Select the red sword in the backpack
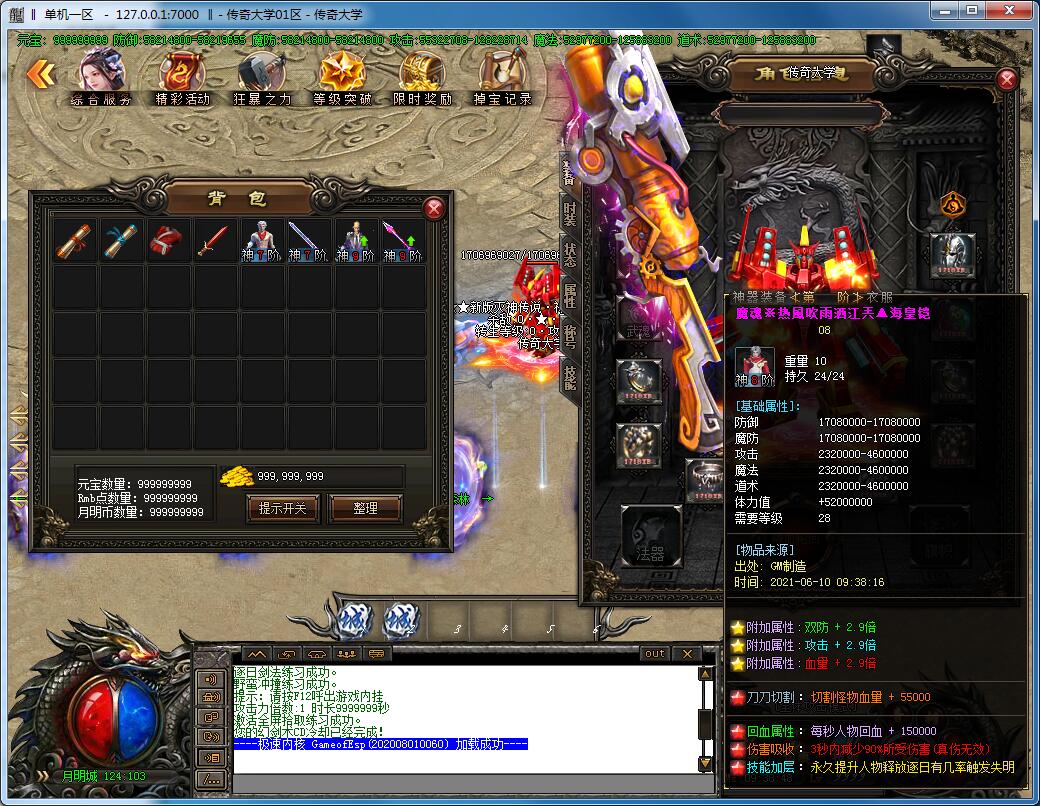This screenshot has height=806, width=1040. click(x=212, y=241)
